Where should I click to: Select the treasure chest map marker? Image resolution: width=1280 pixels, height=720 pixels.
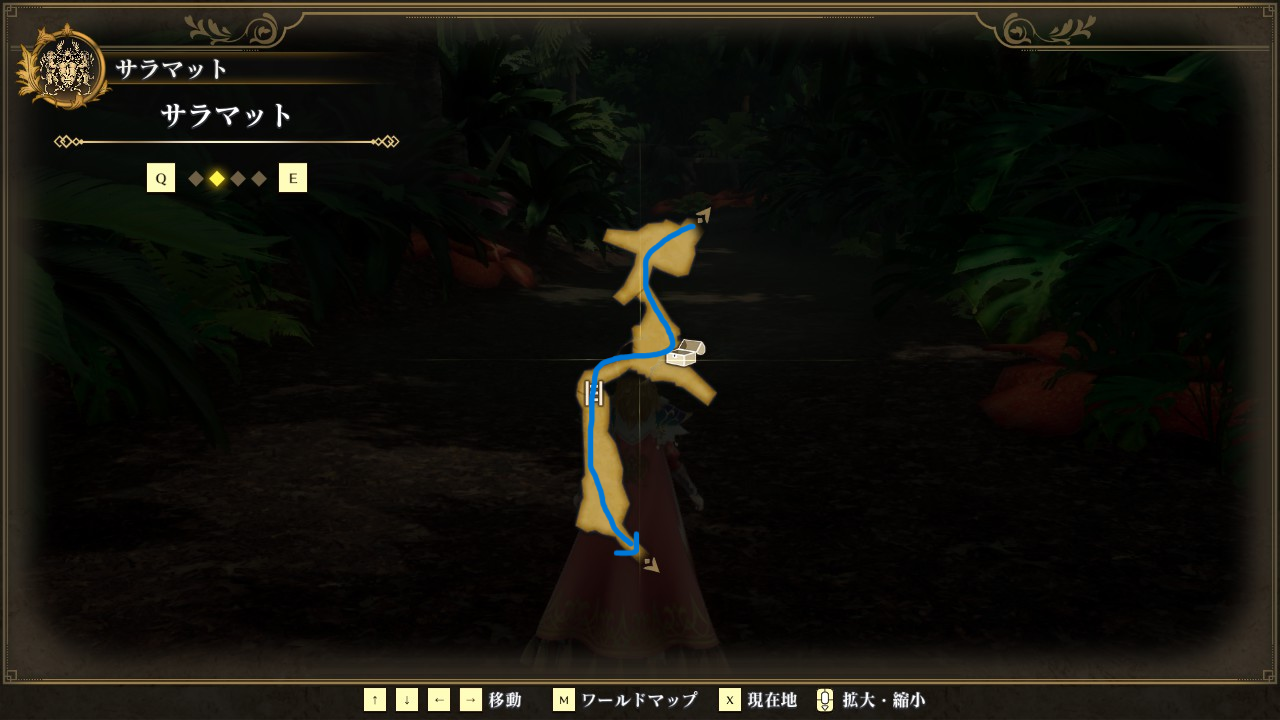(x=685, y=353)
